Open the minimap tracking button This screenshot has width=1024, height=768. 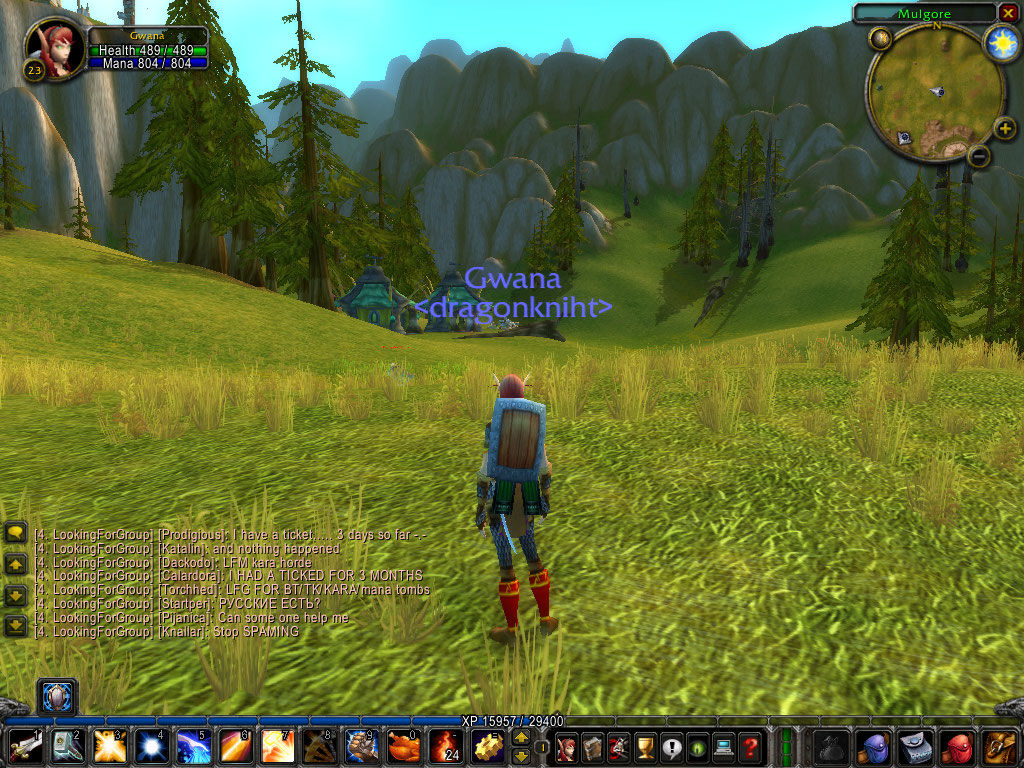click(880, 40)
